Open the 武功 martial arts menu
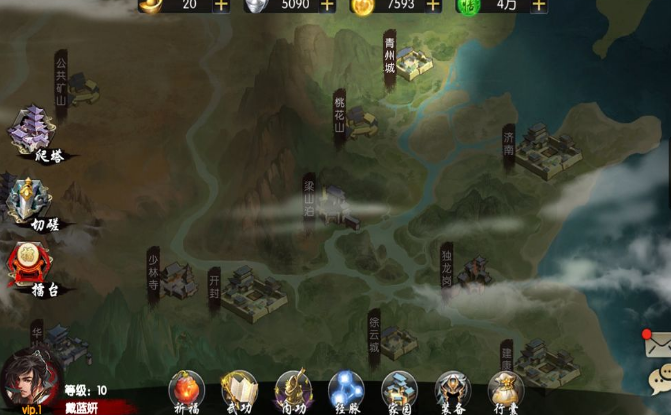Viewport: 671px width, 415px height. coord(239,390)
